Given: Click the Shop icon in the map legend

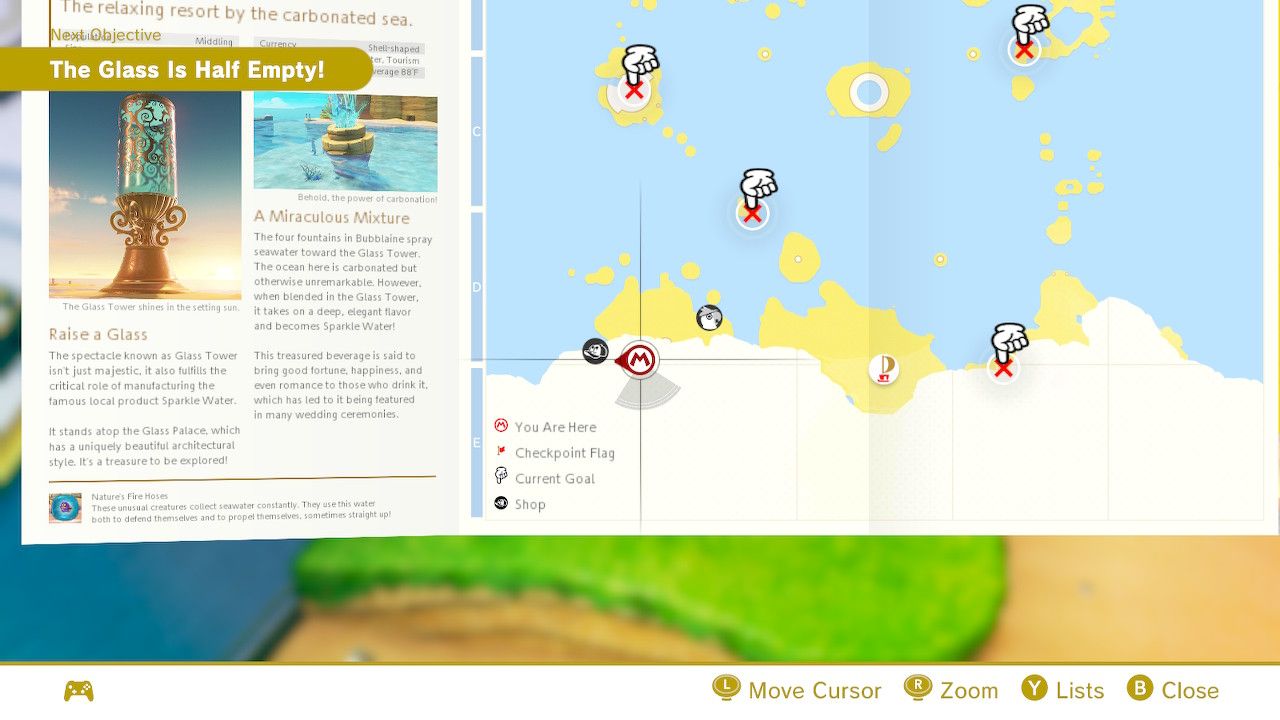Looking at the screenshot, I should click(x=501, y=503).
